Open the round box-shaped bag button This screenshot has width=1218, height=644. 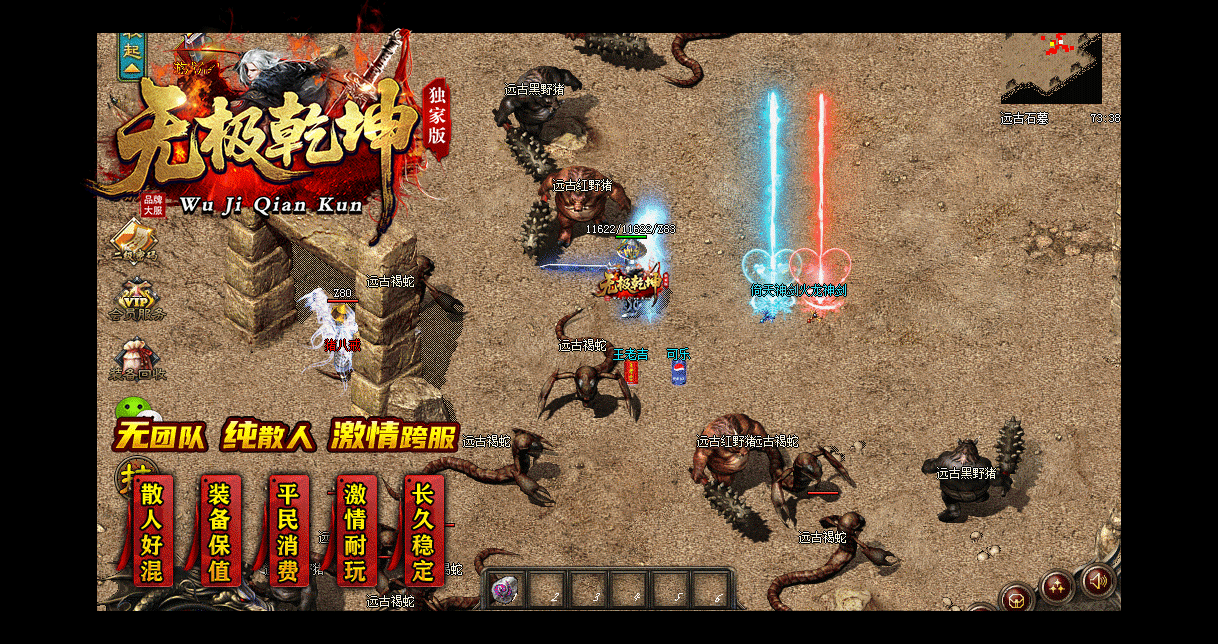click(1017, 599)
